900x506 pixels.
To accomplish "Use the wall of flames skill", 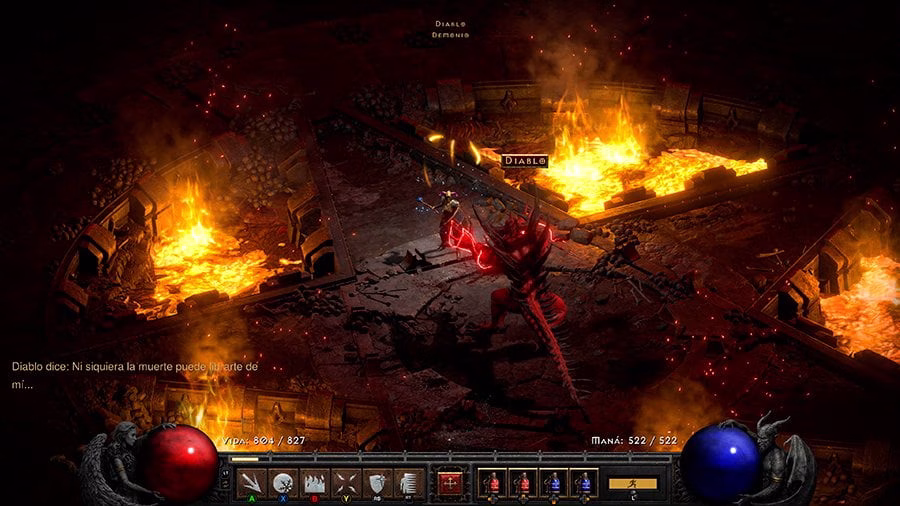I will 314,483.
